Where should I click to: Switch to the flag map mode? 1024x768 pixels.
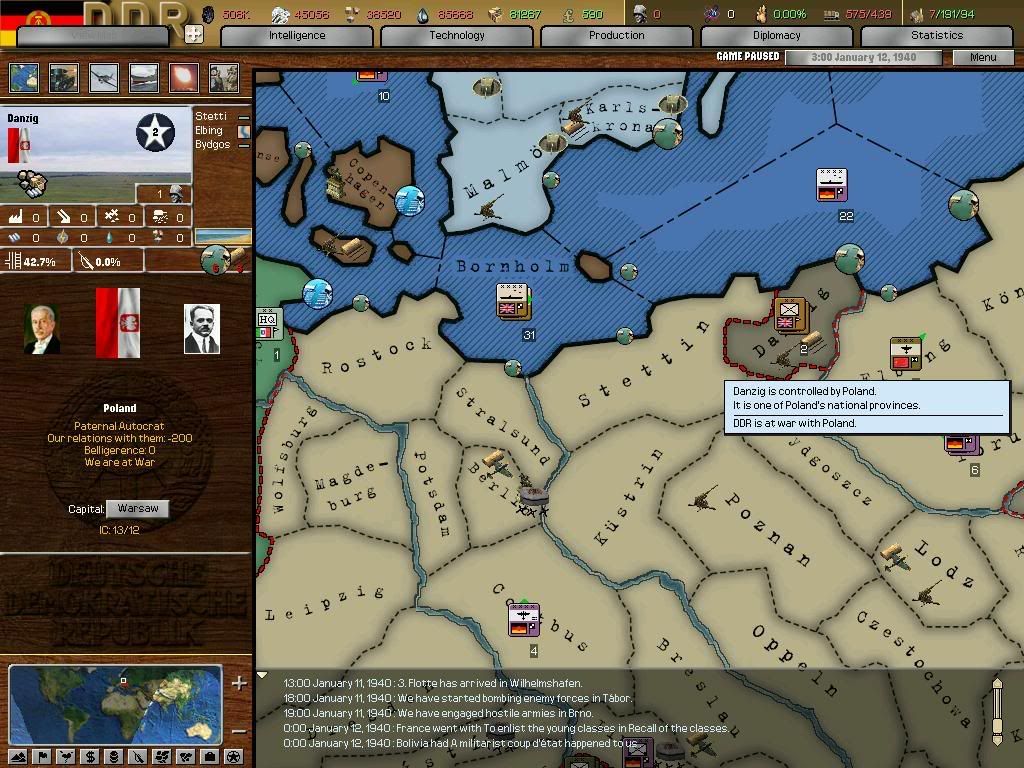click(x=44, y=756)
